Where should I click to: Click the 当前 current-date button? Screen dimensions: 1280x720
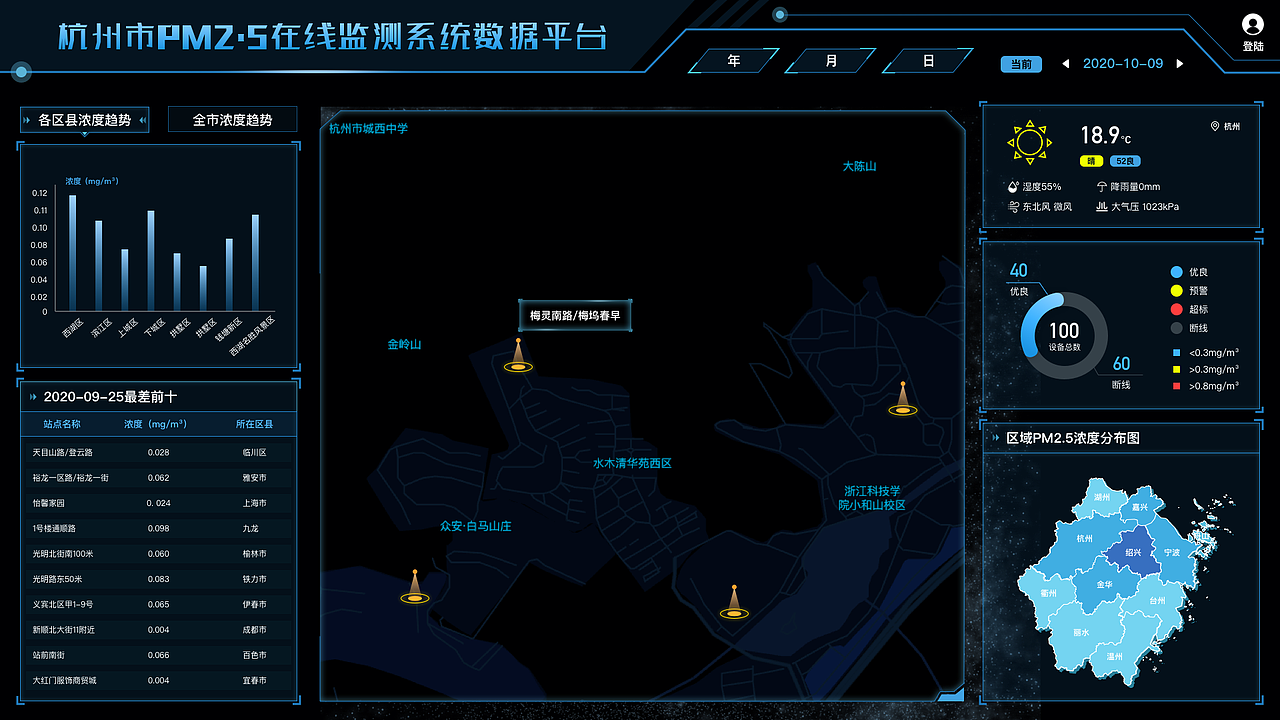1021,62
